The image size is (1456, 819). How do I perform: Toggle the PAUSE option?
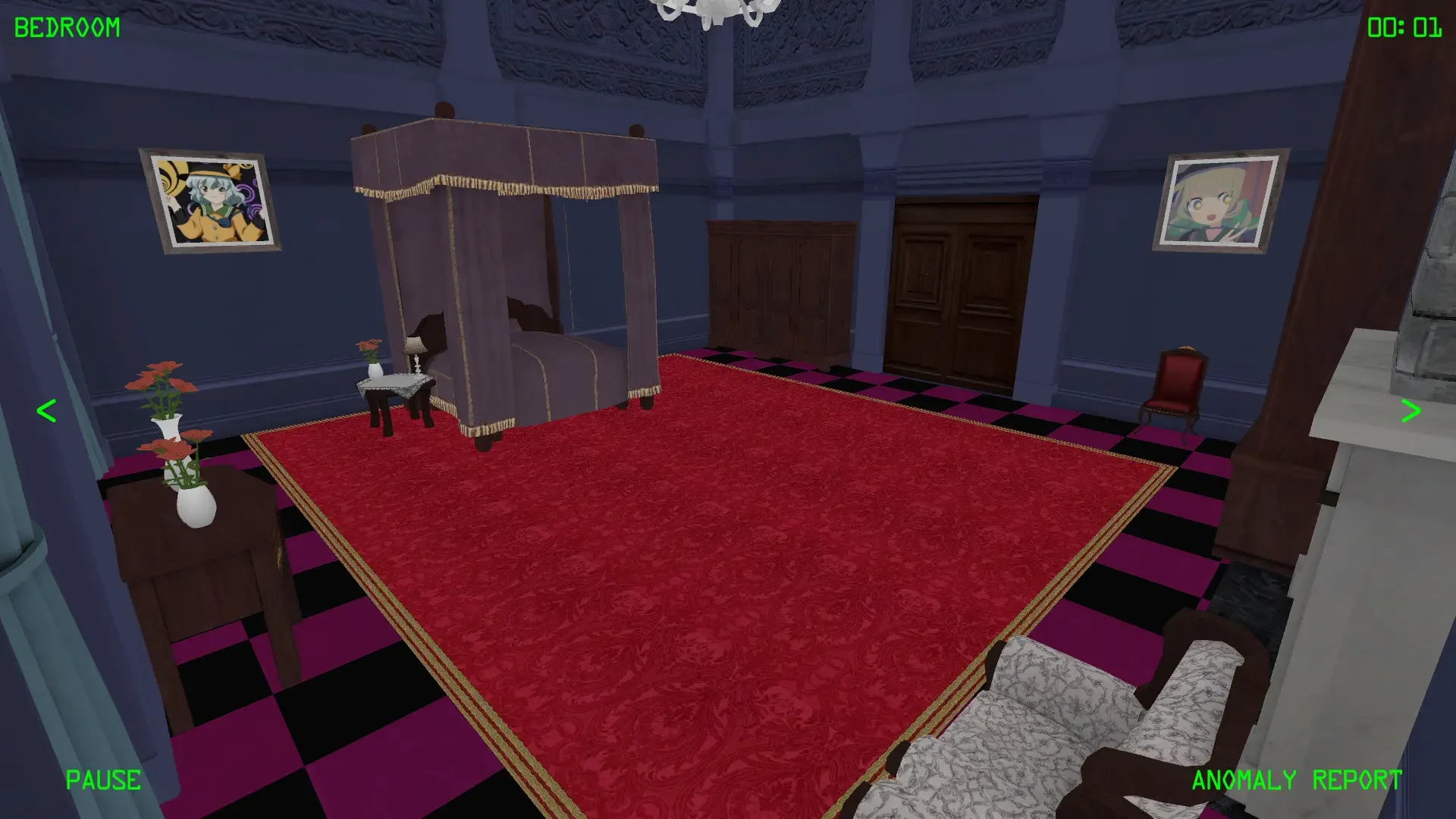tap(103, 780)
